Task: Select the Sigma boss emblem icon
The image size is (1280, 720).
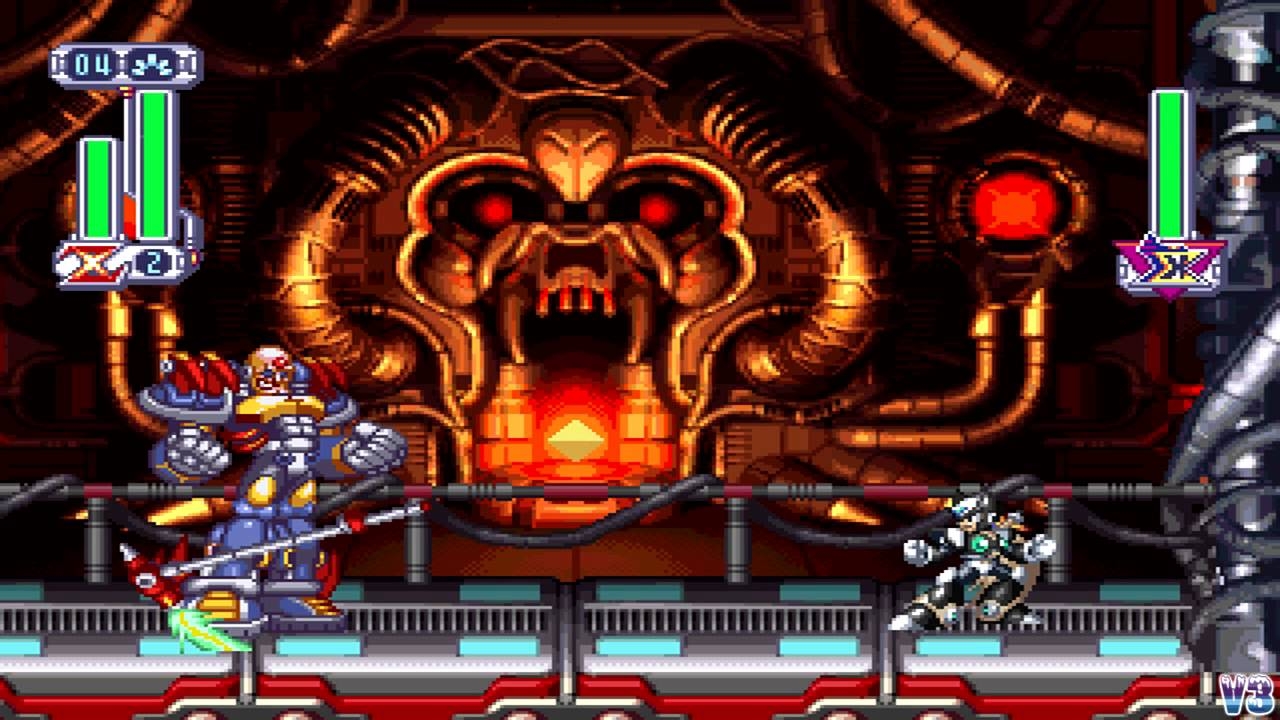Action: [x=1170, y=267]
